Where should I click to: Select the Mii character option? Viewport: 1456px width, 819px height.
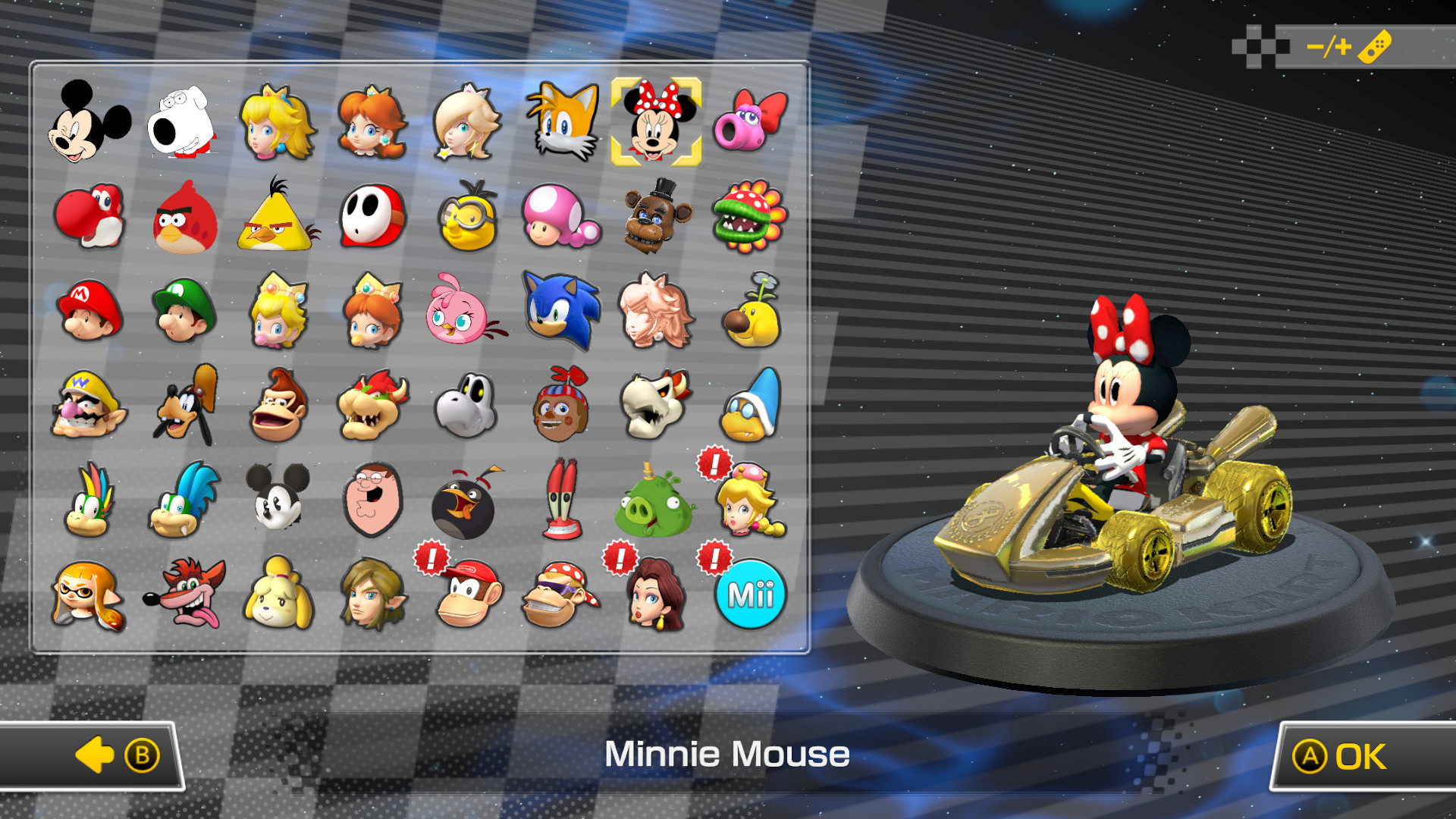point(750,595)
